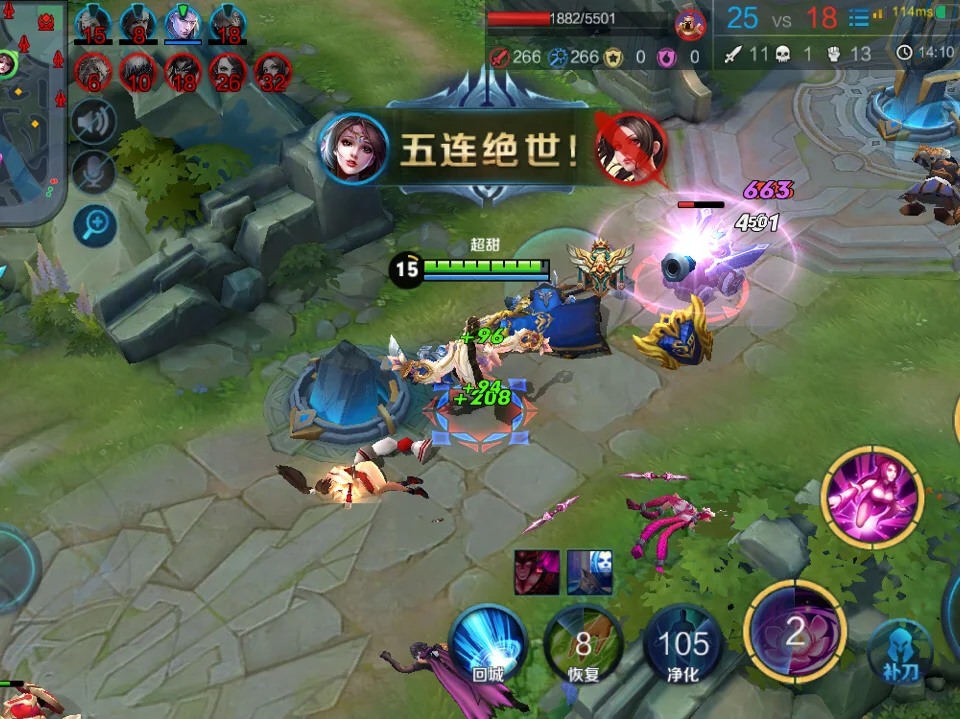Select ally portrait with respawn timer 8

pyautogui.click(x=139, y=23)
